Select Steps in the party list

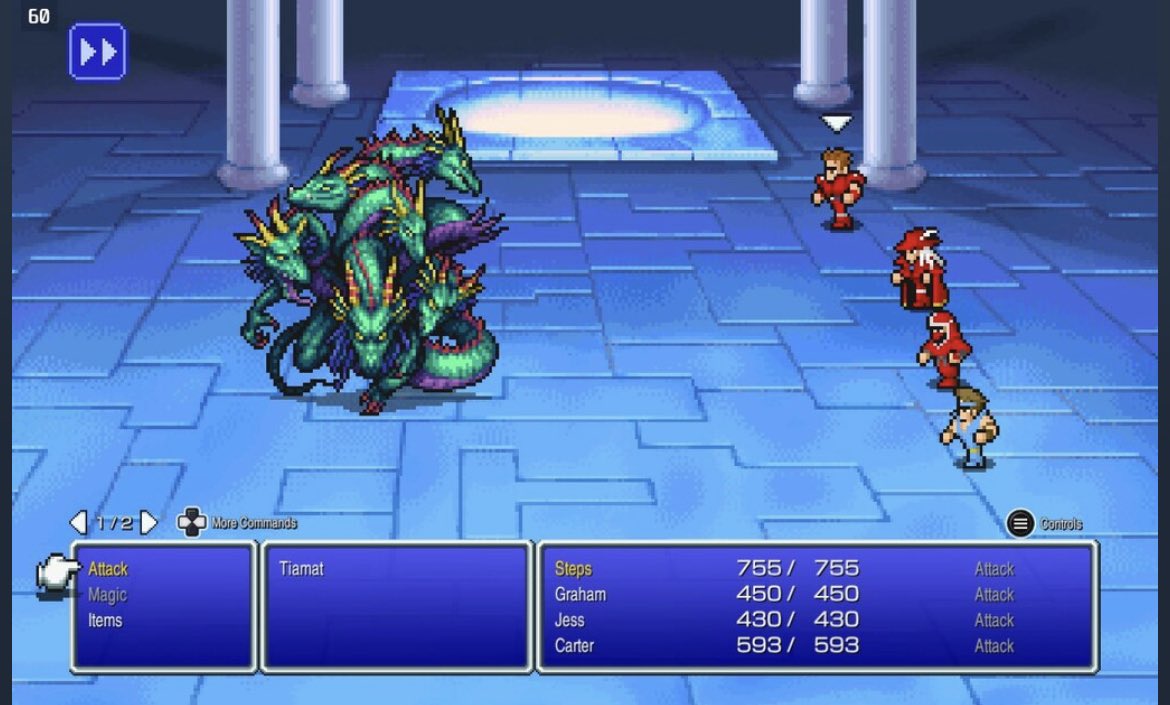(x=573, y=569)
